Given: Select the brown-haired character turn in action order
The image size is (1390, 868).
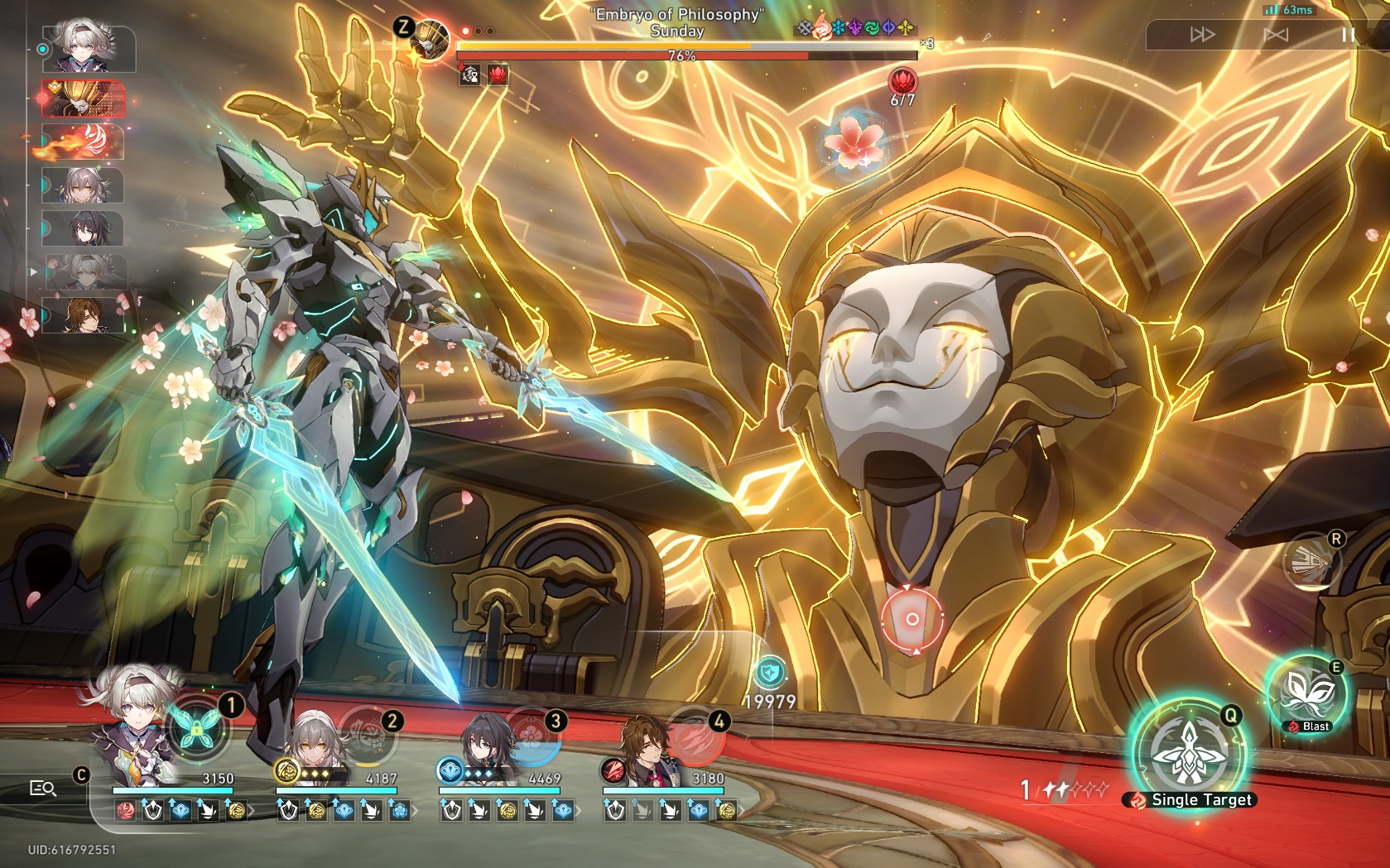Looking at the screenshot, I should (84, 315).
